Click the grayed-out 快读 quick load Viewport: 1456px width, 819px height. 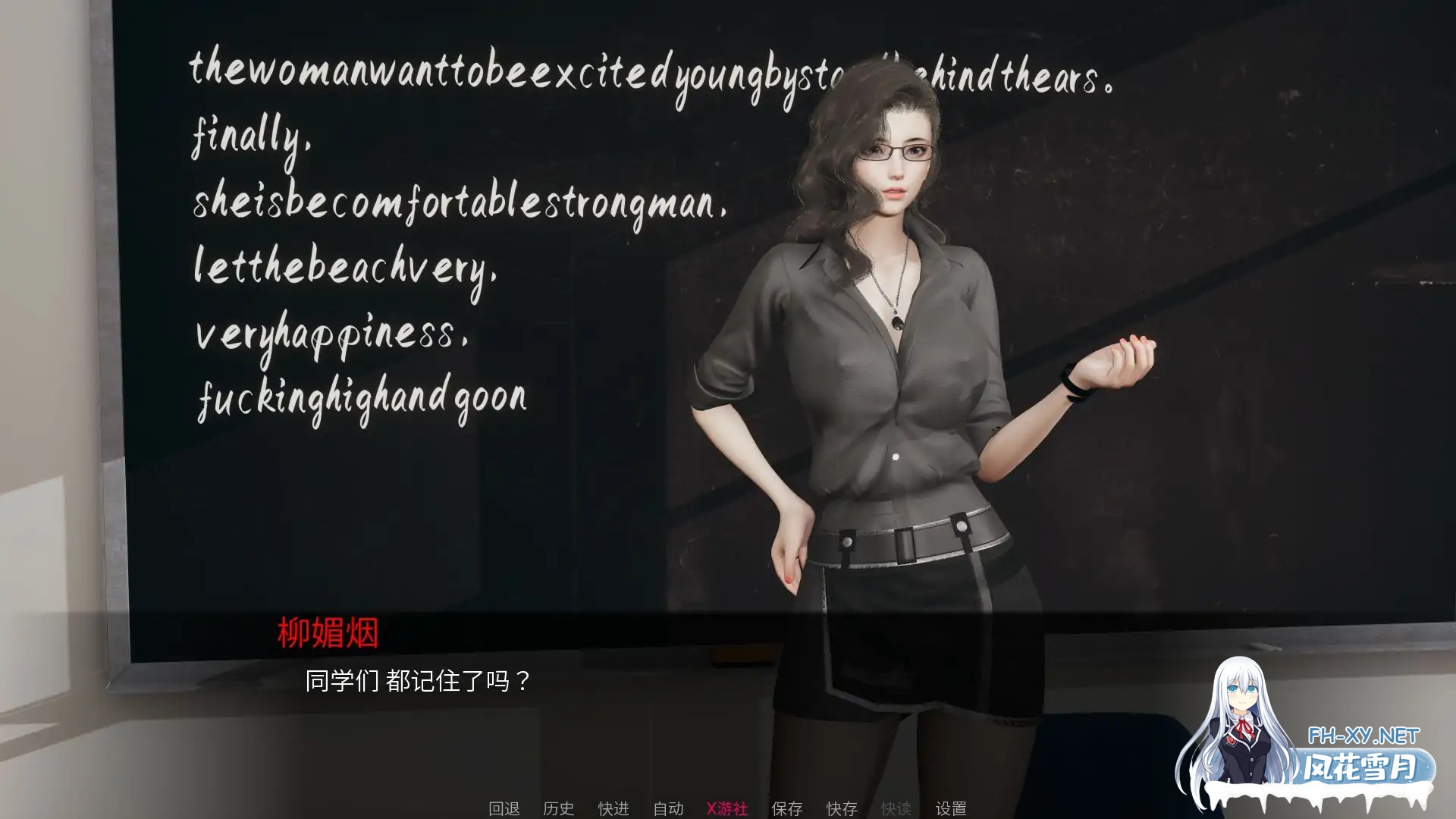[895, 808]
